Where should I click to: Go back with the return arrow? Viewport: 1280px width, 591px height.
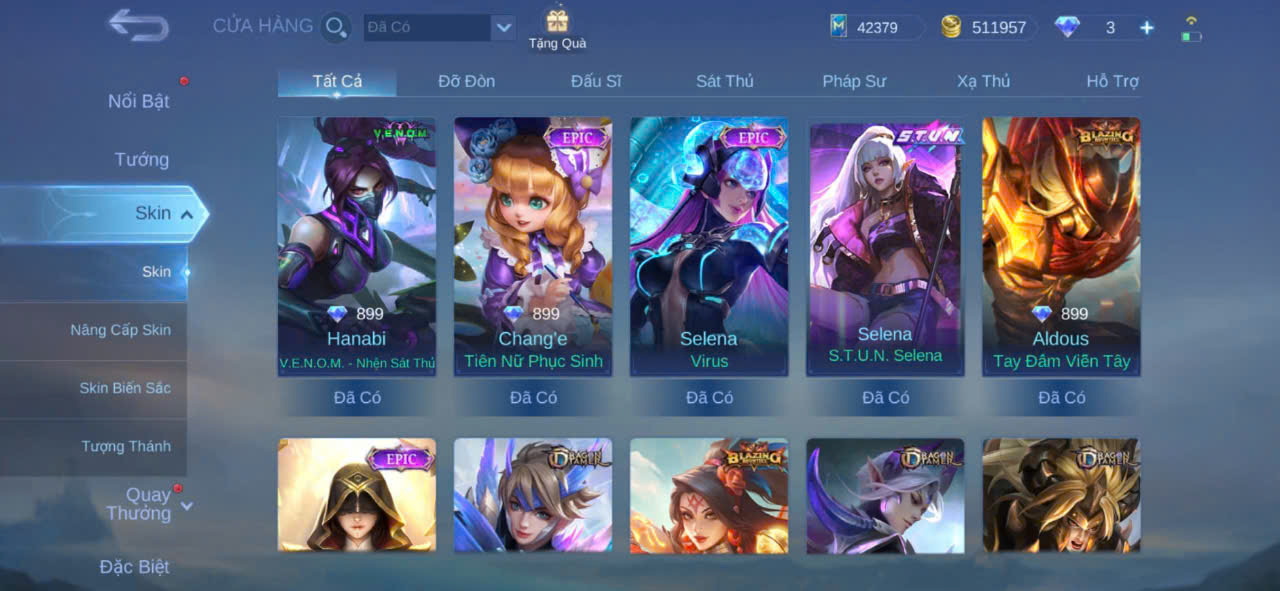[138, 25]
